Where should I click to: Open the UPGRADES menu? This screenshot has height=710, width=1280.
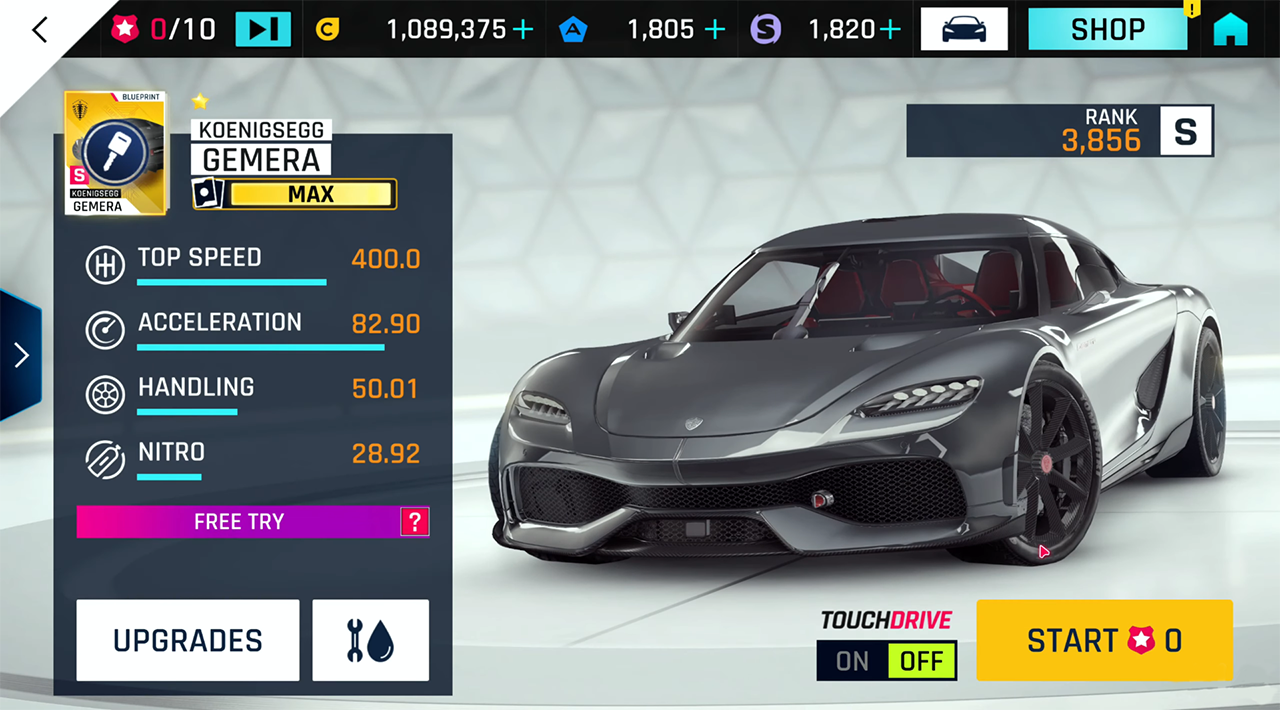coord(188,640)
